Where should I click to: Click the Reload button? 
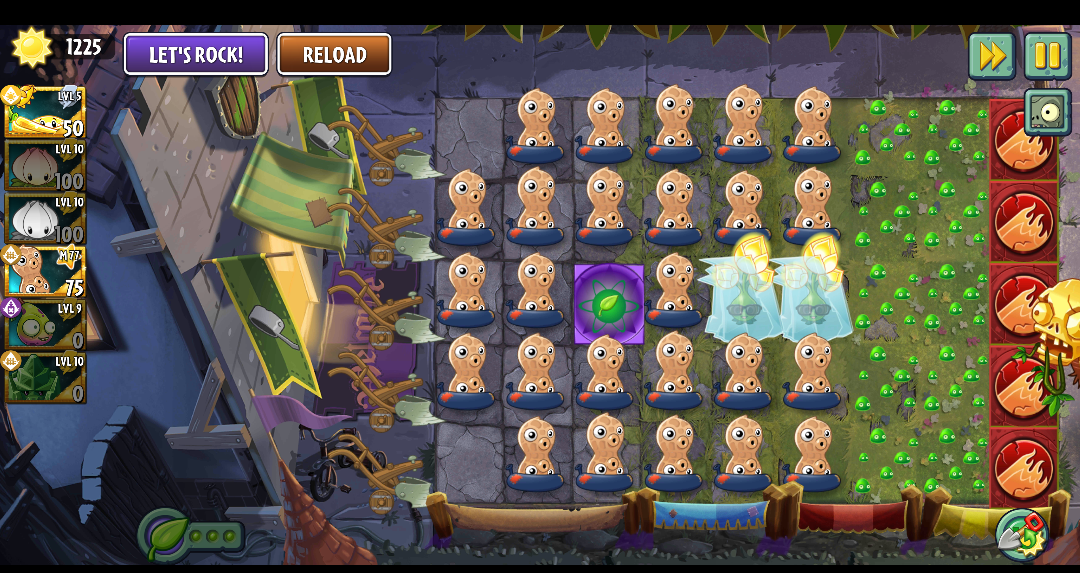point(334,54)
